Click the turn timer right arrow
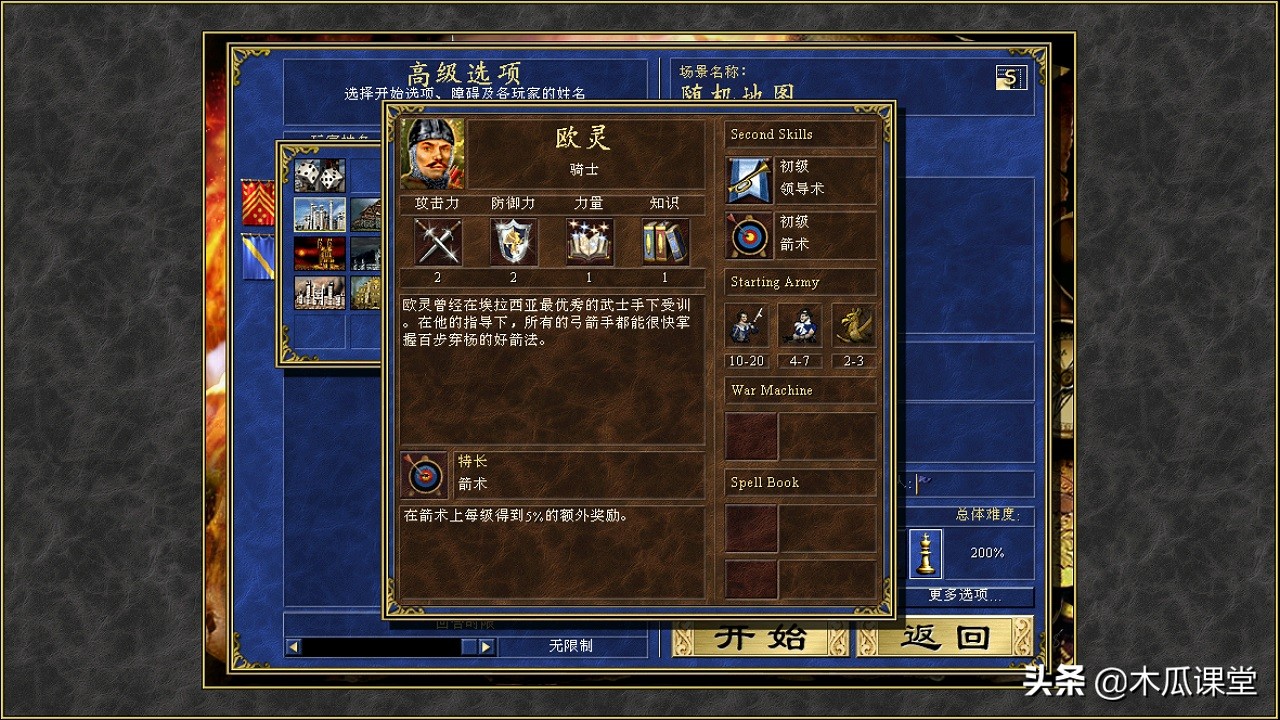This screenshot has width=1280, height=720. [x=486, y=647]
